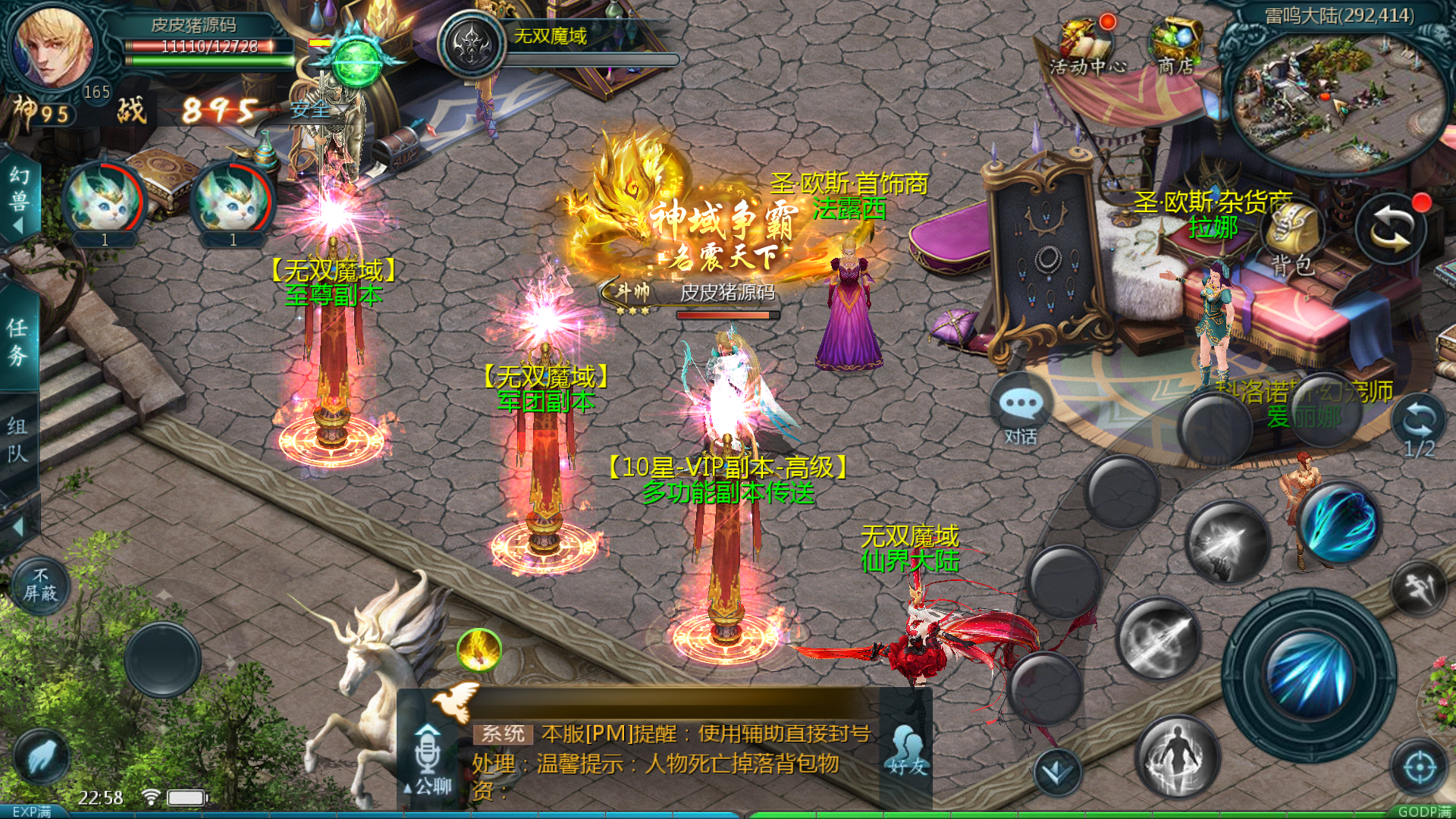Click the swap arrows button with red dot
This screenshot has width=1456, height=819.
coord(1392,229)
